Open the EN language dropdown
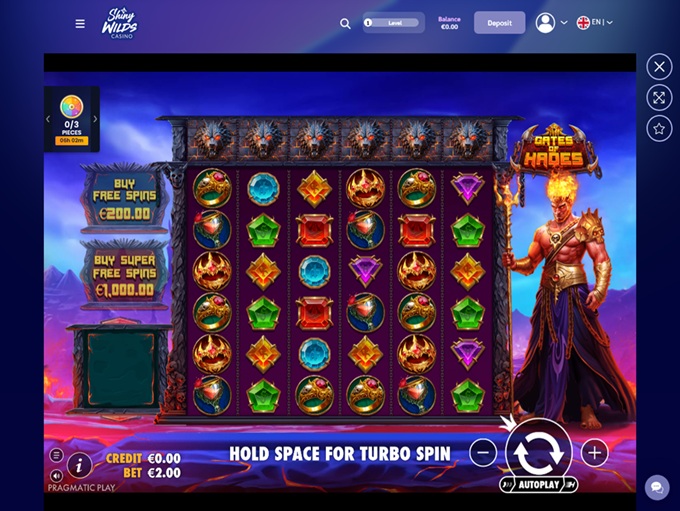 (x=594, y=23)
